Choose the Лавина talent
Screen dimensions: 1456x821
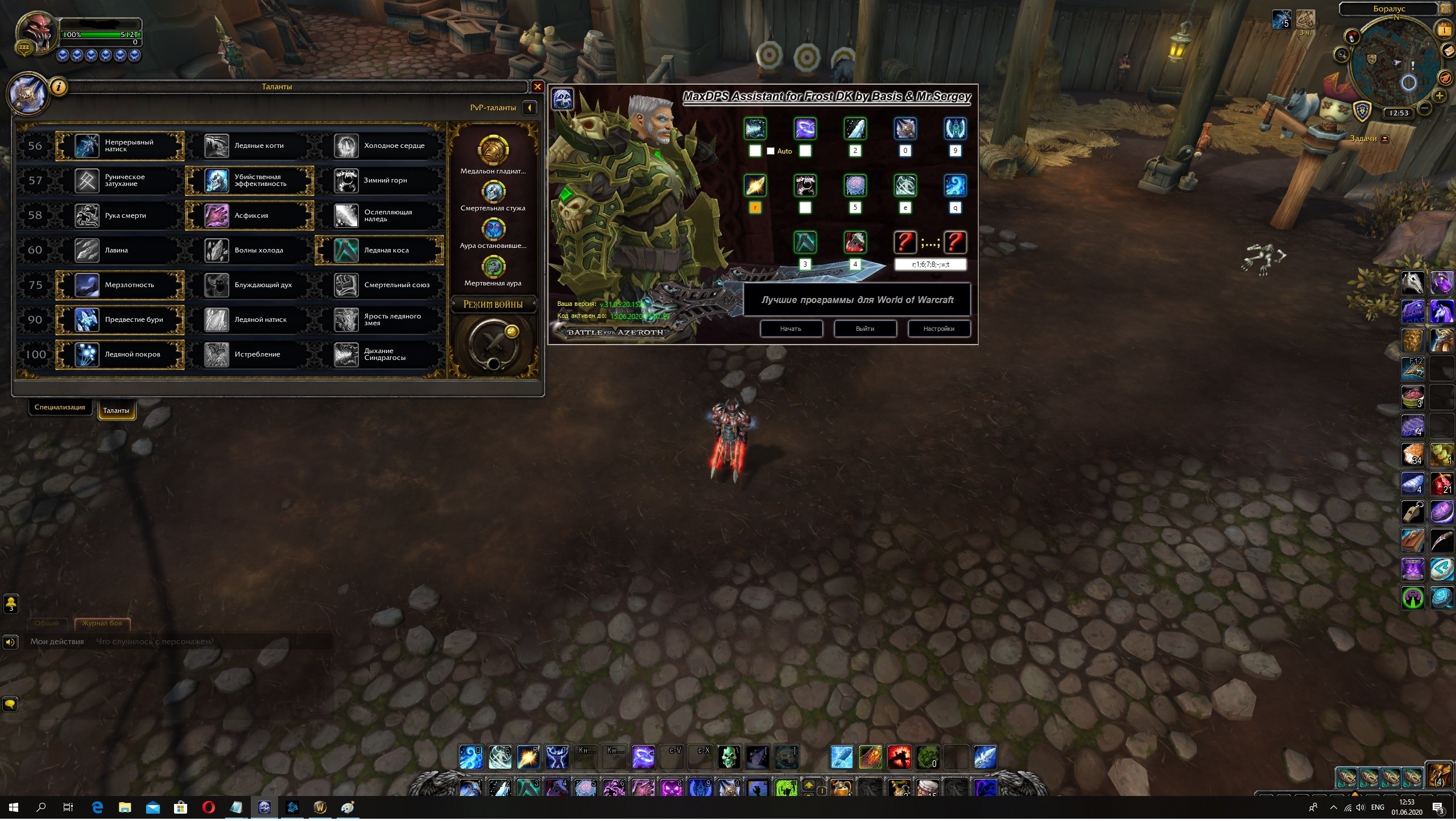coord(119,250)
